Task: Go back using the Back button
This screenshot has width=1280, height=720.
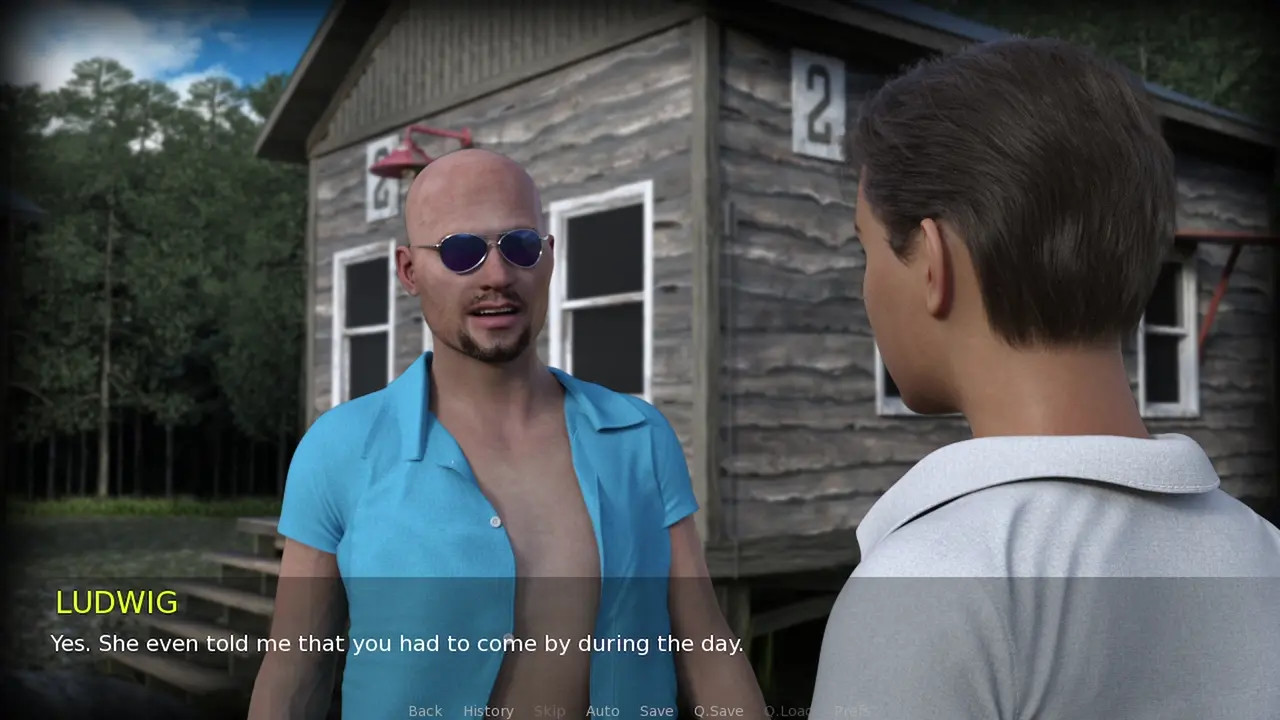Action: coord(425,711)
